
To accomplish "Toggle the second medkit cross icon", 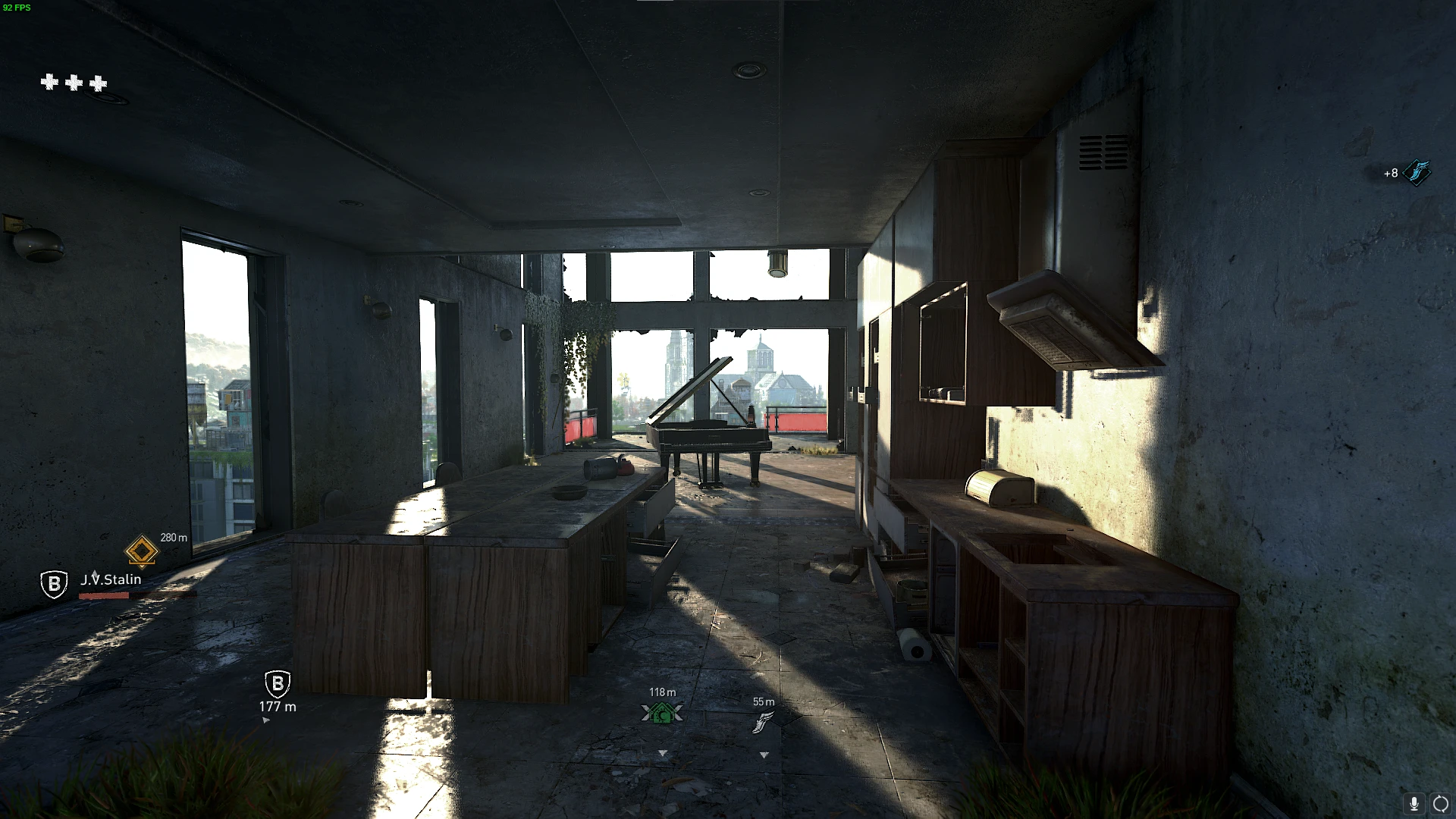I will tap(75, 83).
